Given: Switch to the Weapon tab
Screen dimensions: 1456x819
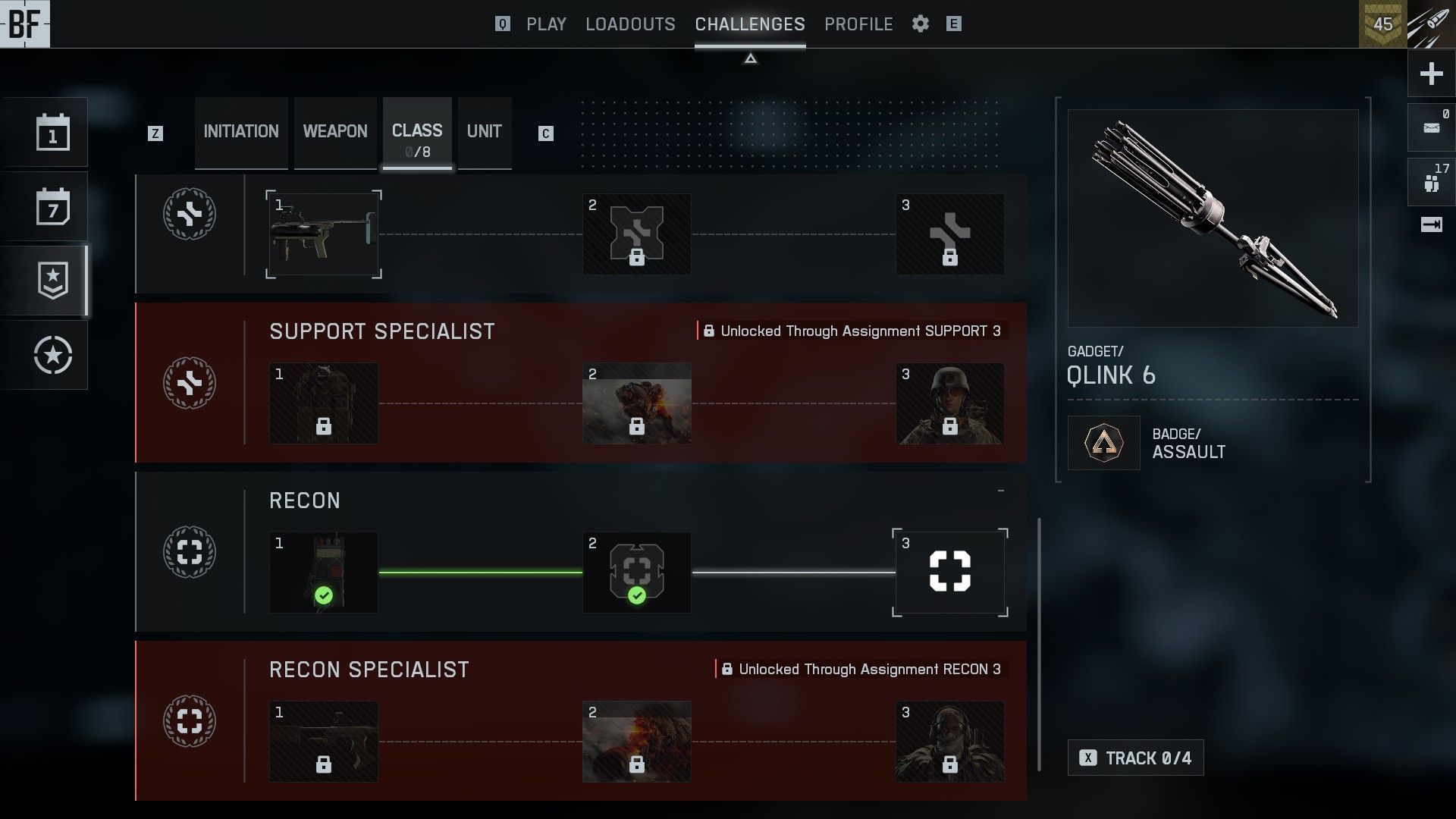Looking at the screenshot, I should (335, 132).
